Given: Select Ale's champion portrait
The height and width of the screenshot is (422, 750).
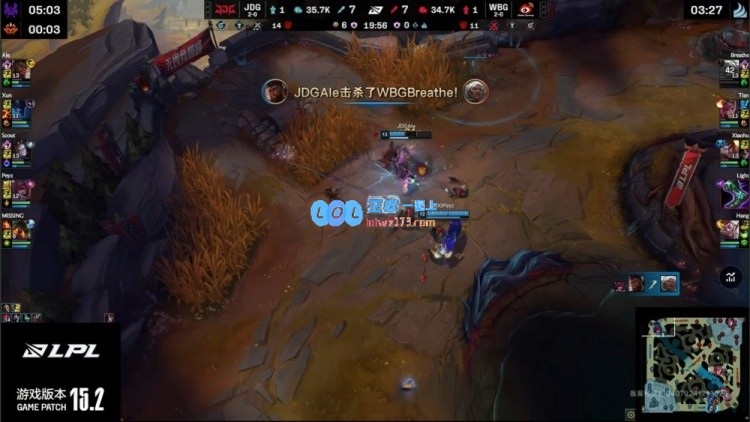Looking at the screenshot, I should tap(20, 69).
